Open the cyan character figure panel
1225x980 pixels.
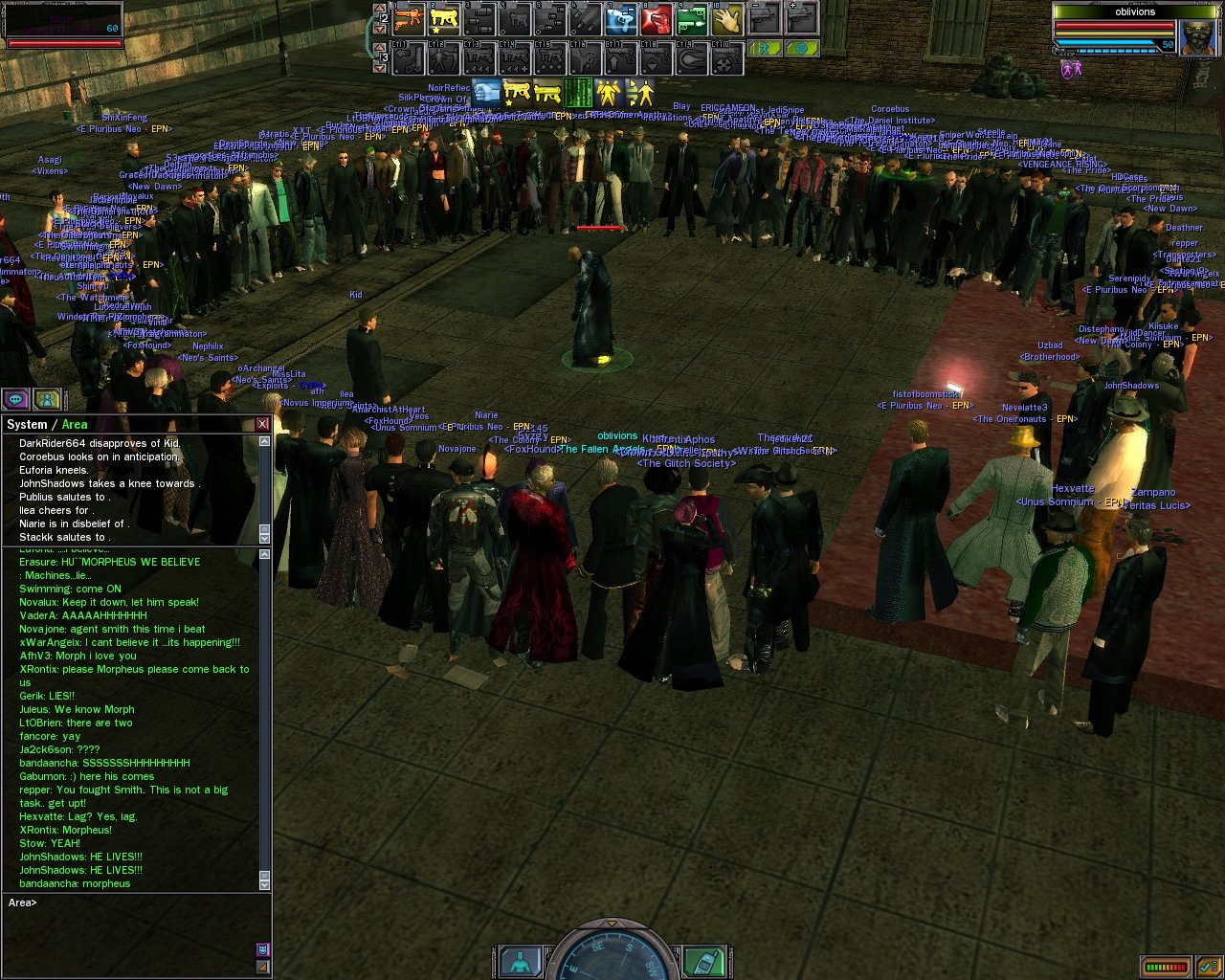pyautogui.click(x=522, y=962)
